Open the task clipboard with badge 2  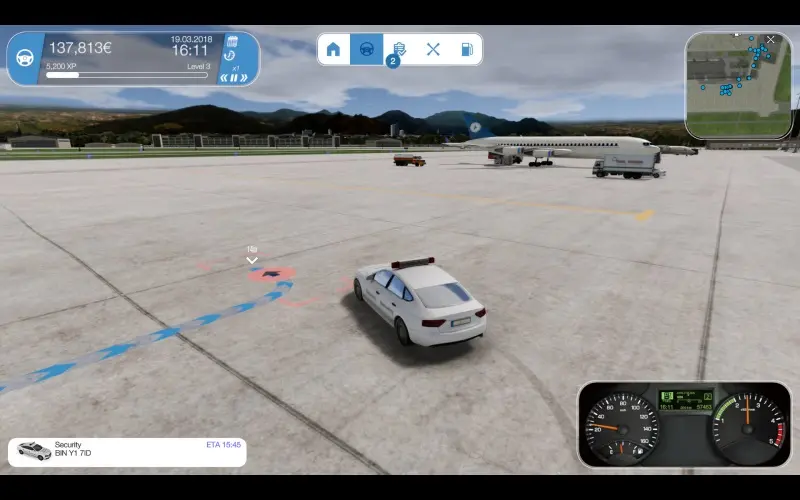[x=399, y=49]
